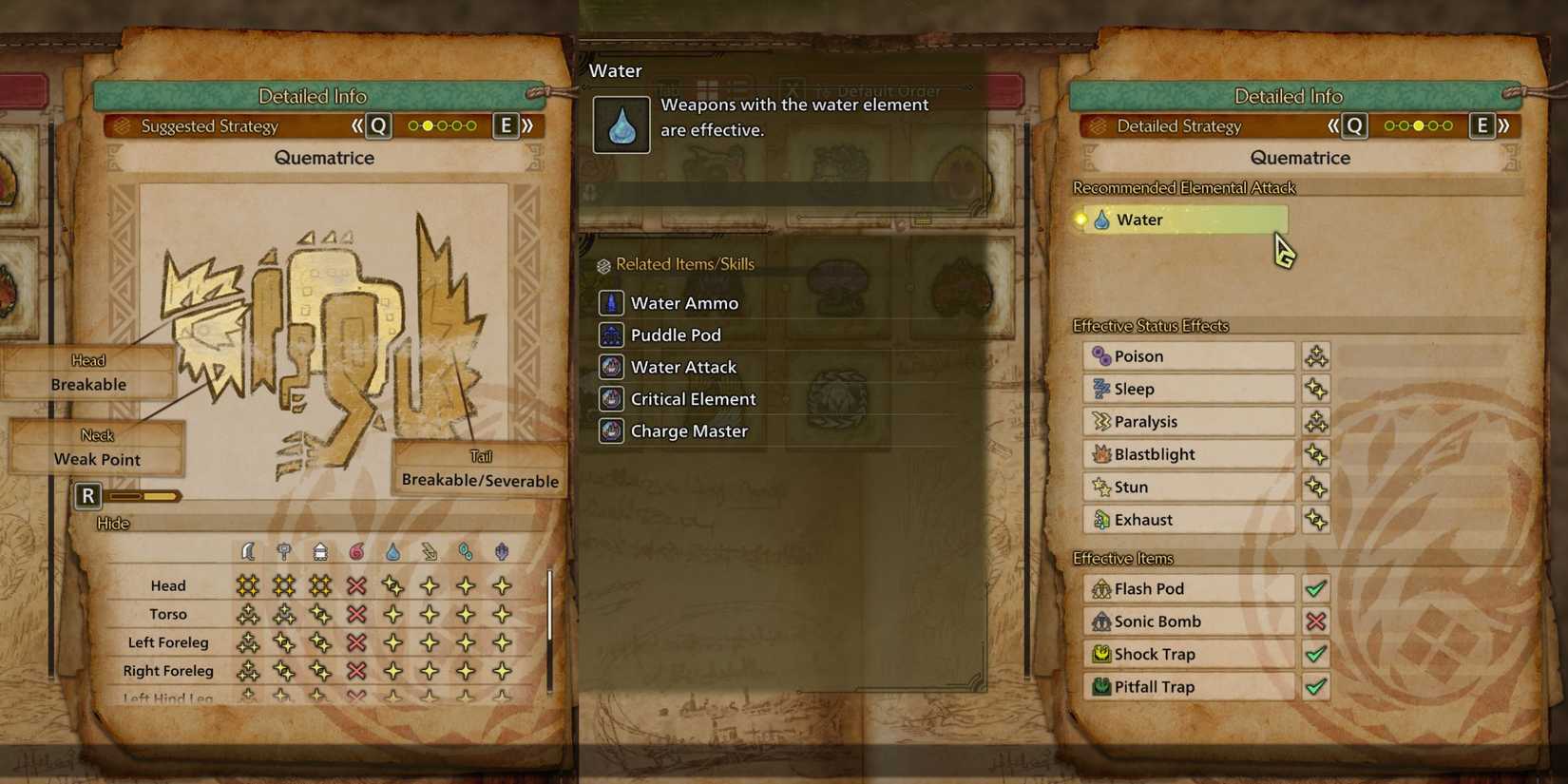Toggle the Flash Pod effectiveness checkmark
1568x784 pixels.
coord(1316,588)
